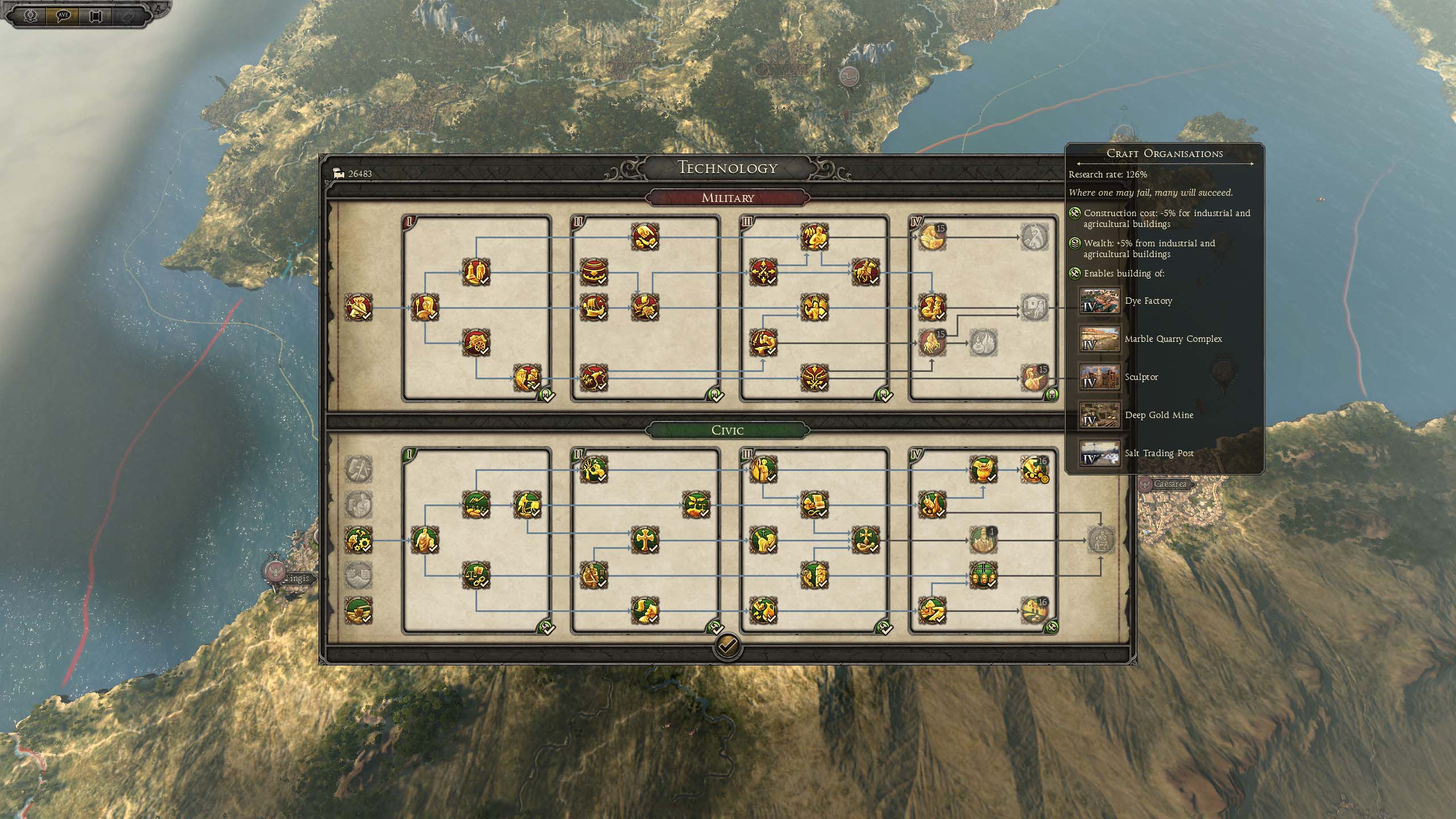View the Salt Trading Post thumbnail
This screenshot has width=1456, height=819.
click(1099, 453)
